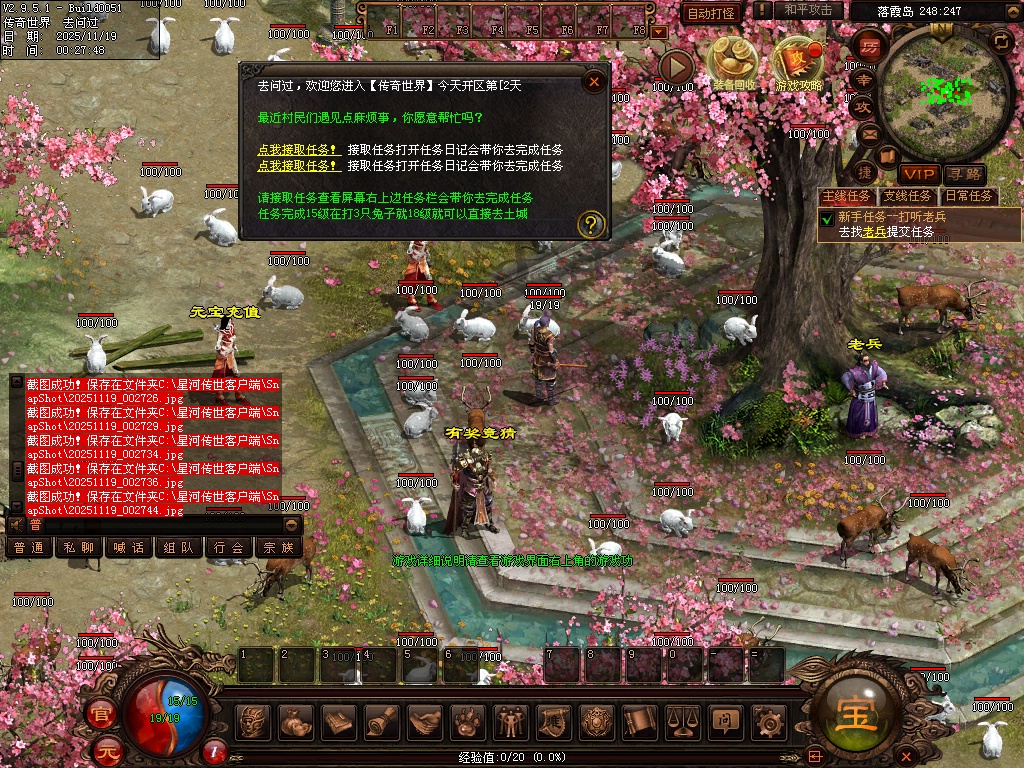Open the 游戏攻略 game guide icon
The height and width of the screenshot is (768, 1024).
click(x=798, y=62)
